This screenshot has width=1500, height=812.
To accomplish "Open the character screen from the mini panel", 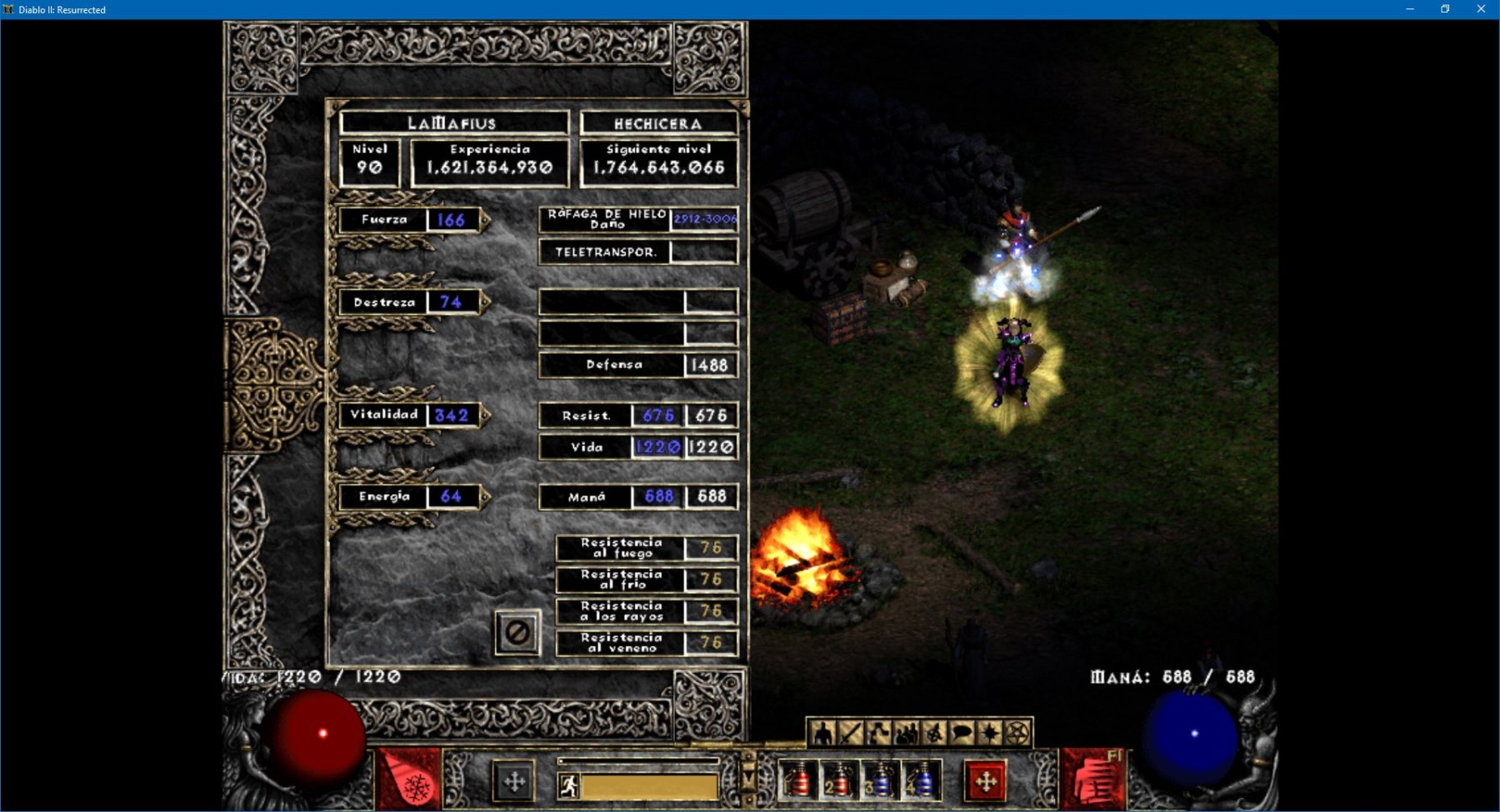I will pos(823,733).
